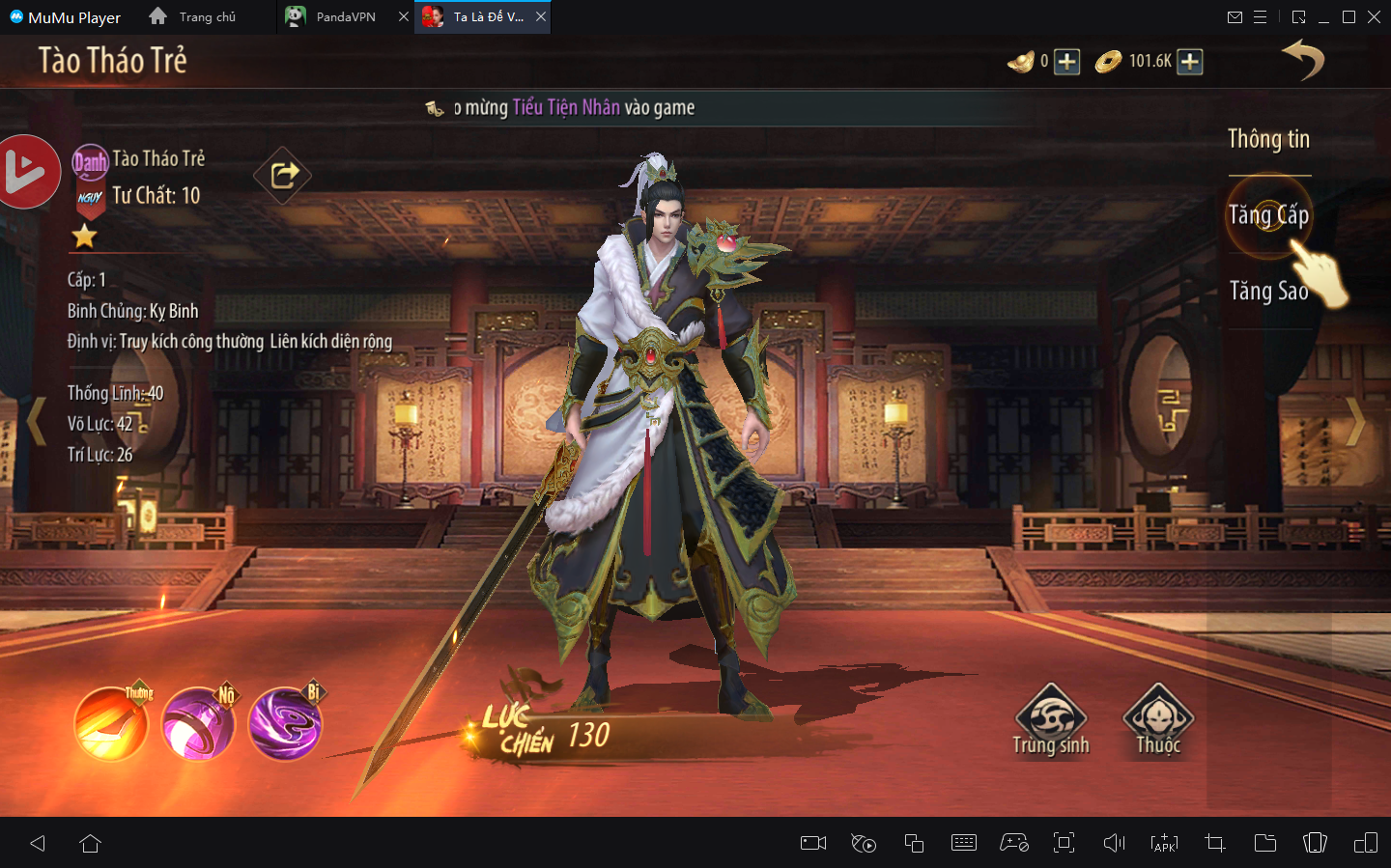Select the Tăng Sao tab
Viewport: 1391px width, 868px height.
[1268, 291]
